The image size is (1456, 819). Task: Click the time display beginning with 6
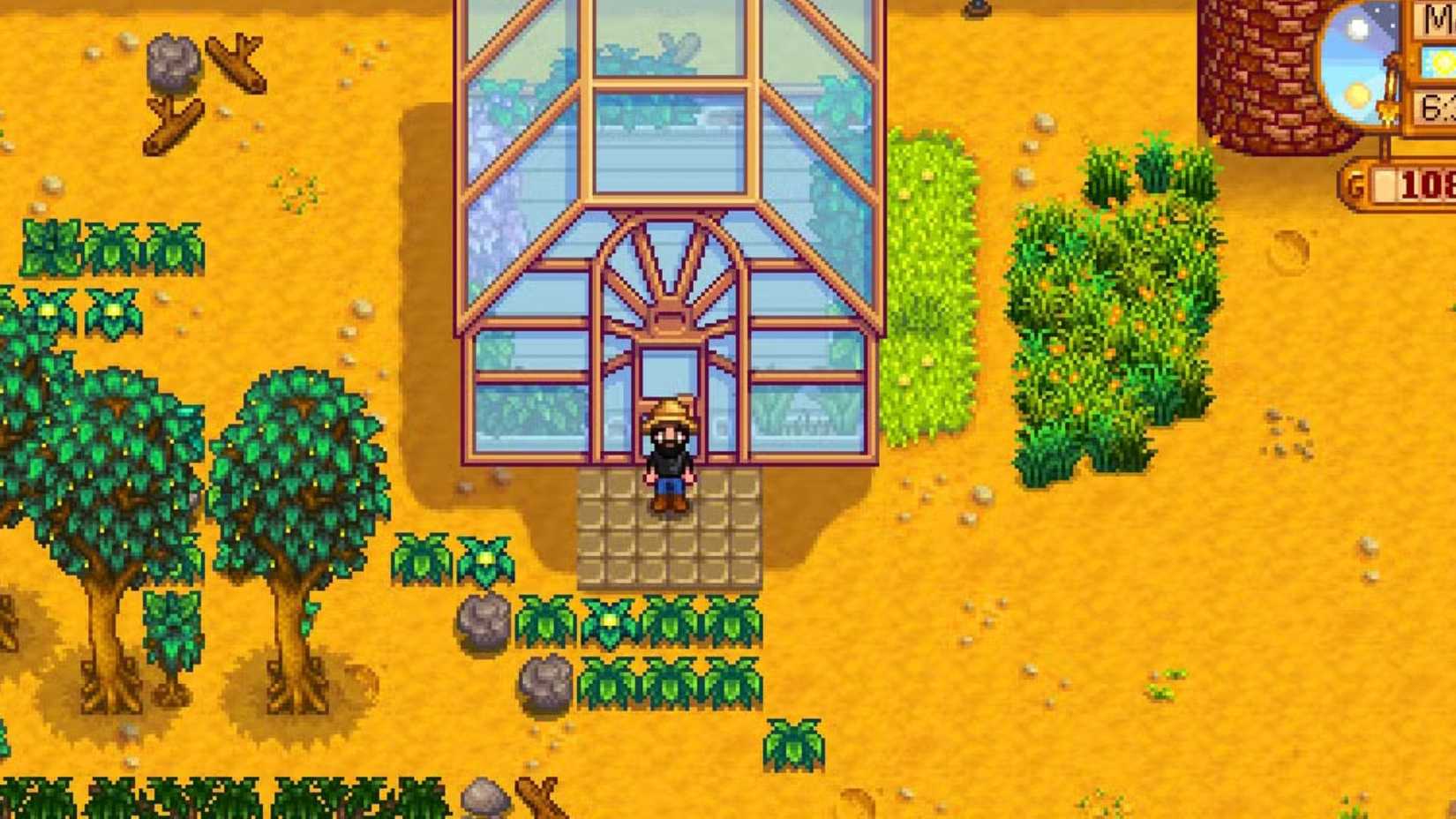[1438, 104]
